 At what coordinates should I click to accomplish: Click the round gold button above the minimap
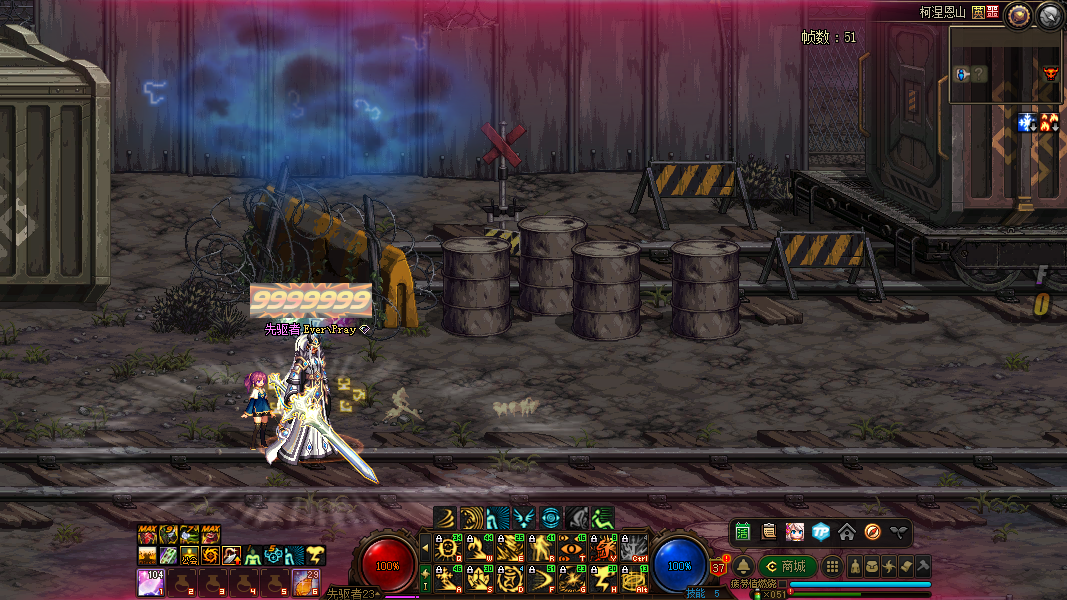pyautogui.click(x=1019, y=15)
